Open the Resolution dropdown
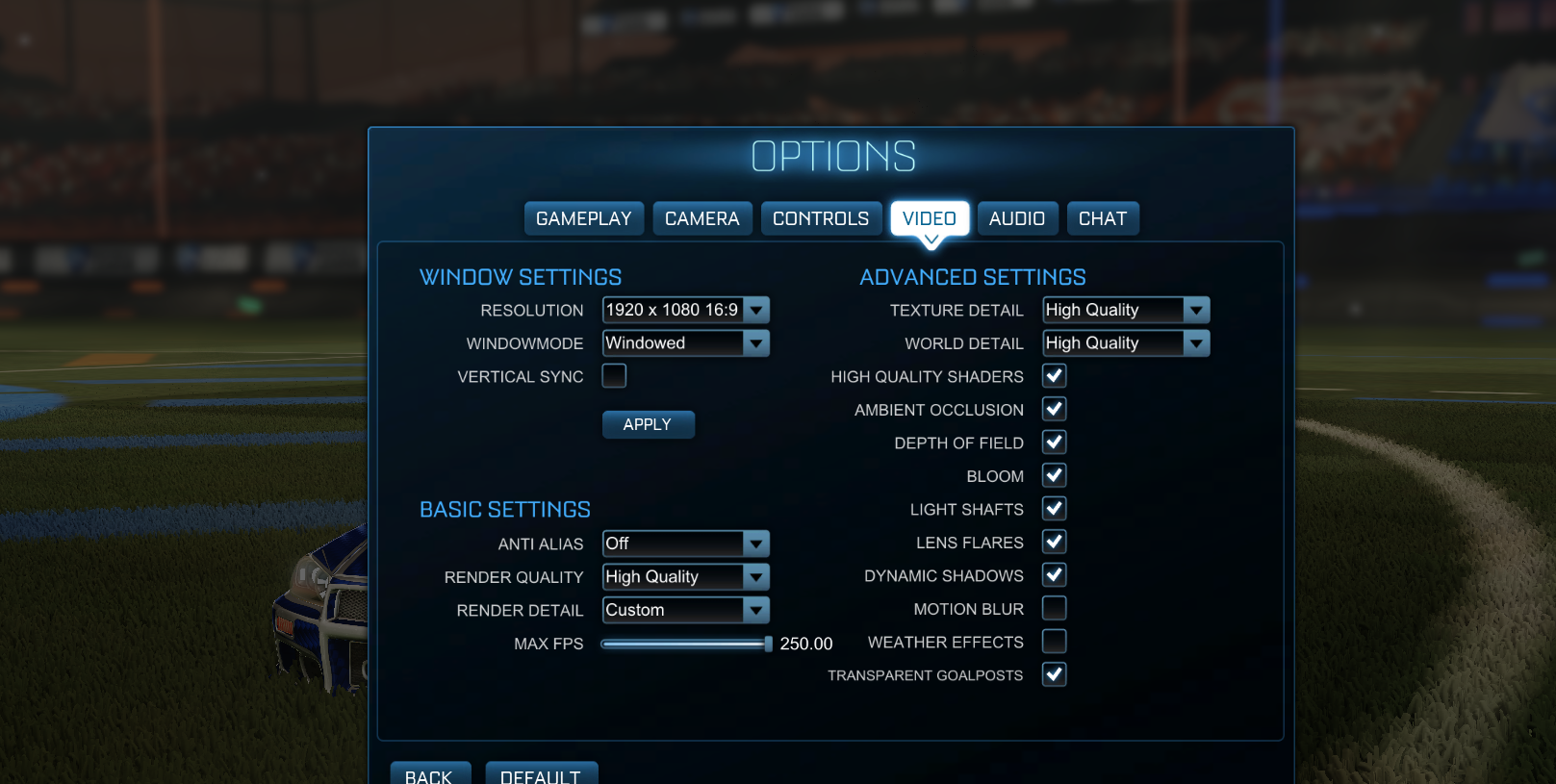This screenshot has width=1556, height=784. point(685,310)
